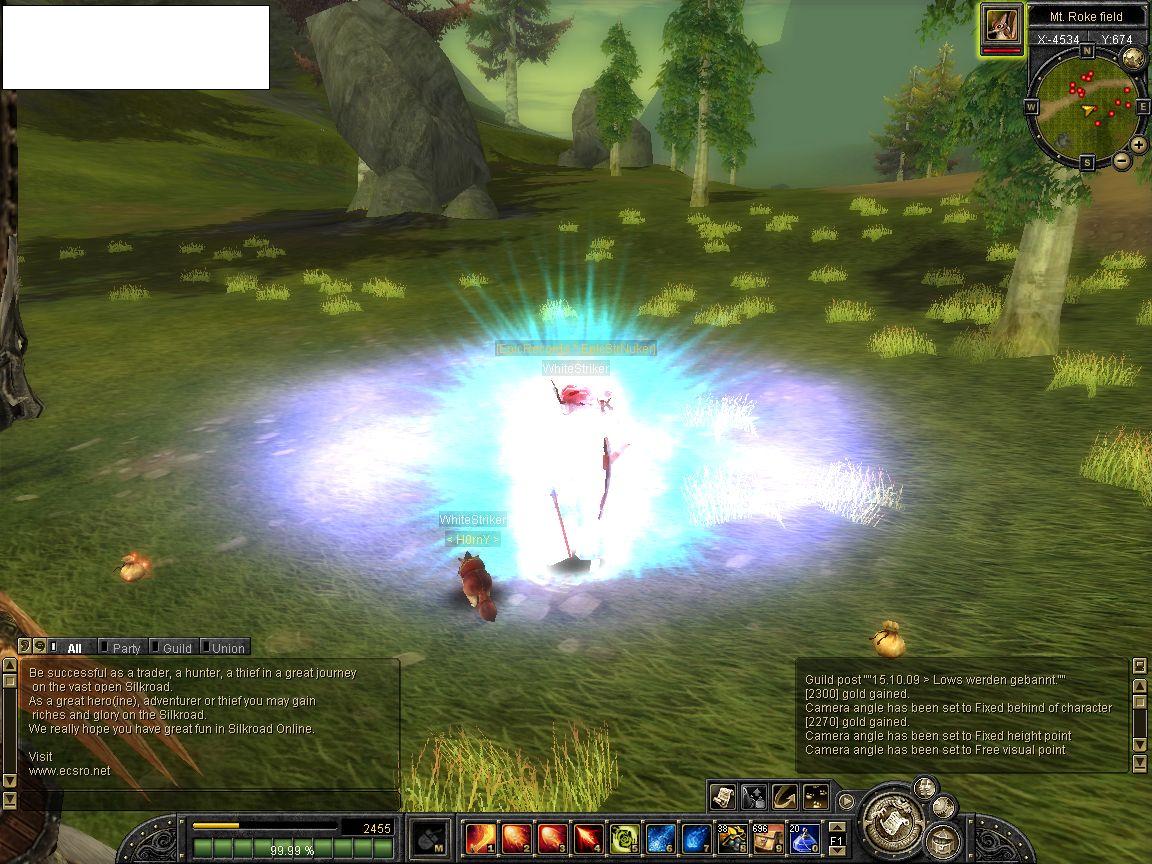
Task: Zoom out the minimap with minus button
Action: pos(1122,160)
